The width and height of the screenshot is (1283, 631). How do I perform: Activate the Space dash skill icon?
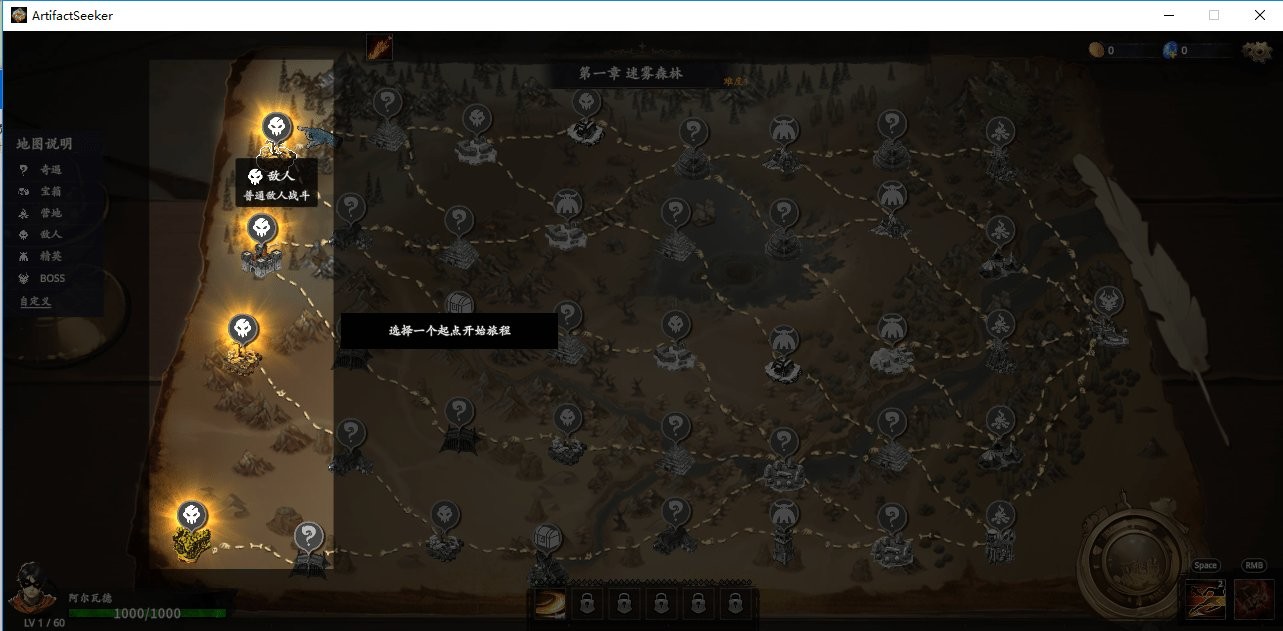(x=1205, y=598)
